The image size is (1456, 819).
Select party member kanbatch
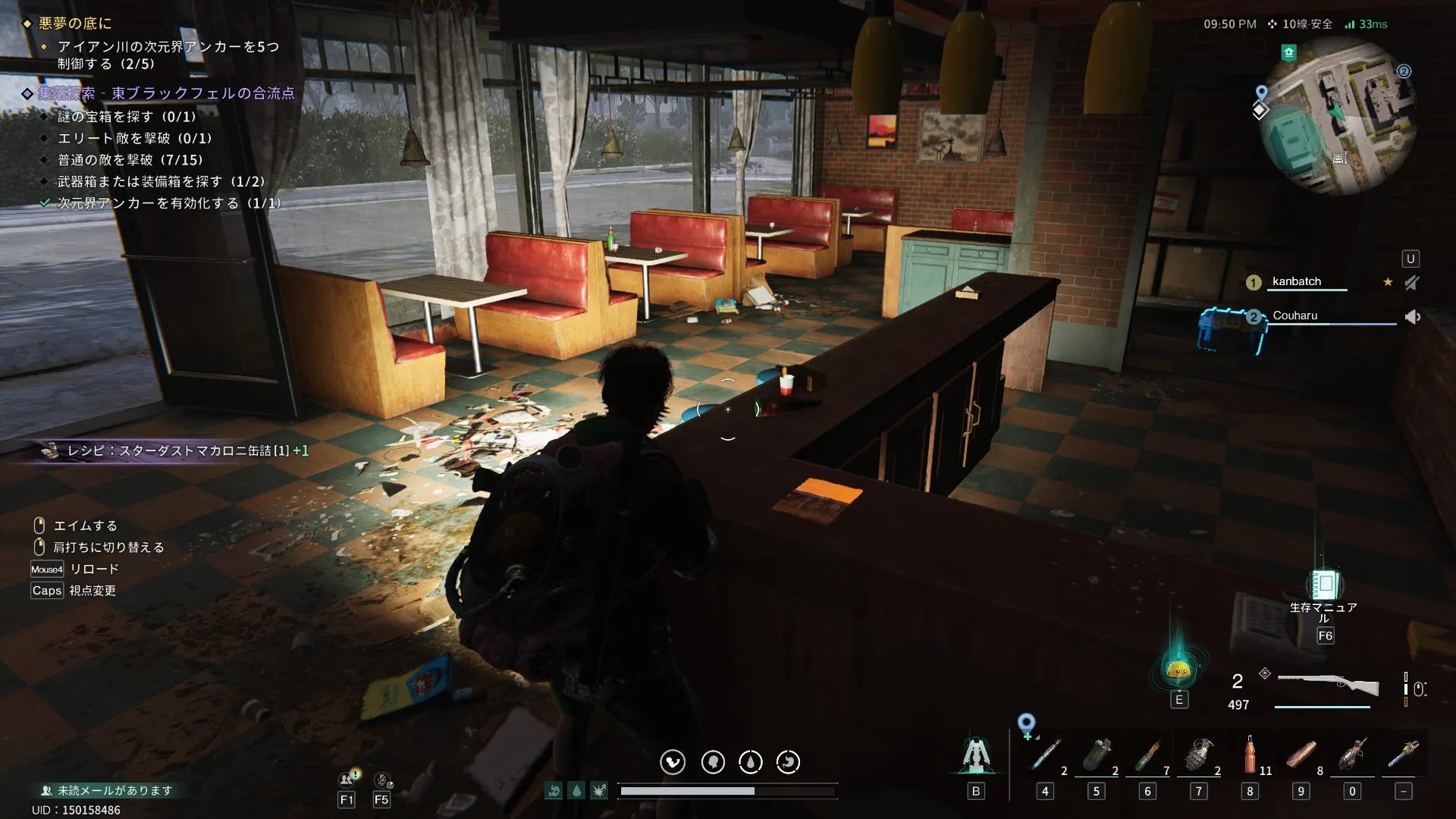point(1296,281)
